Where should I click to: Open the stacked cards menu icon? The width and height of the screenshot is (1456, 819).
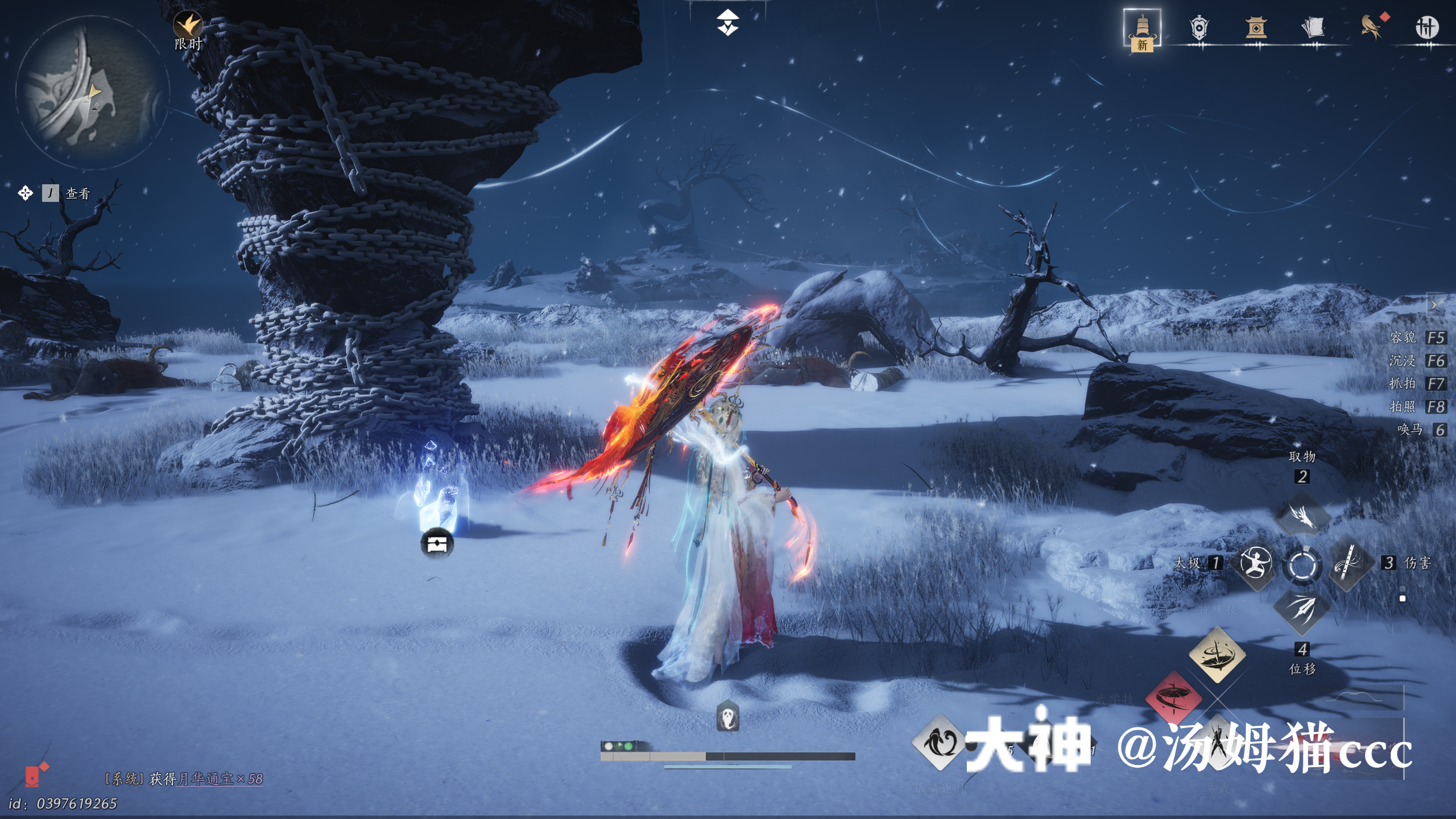pyautogui.click(x=1313, y=27)
